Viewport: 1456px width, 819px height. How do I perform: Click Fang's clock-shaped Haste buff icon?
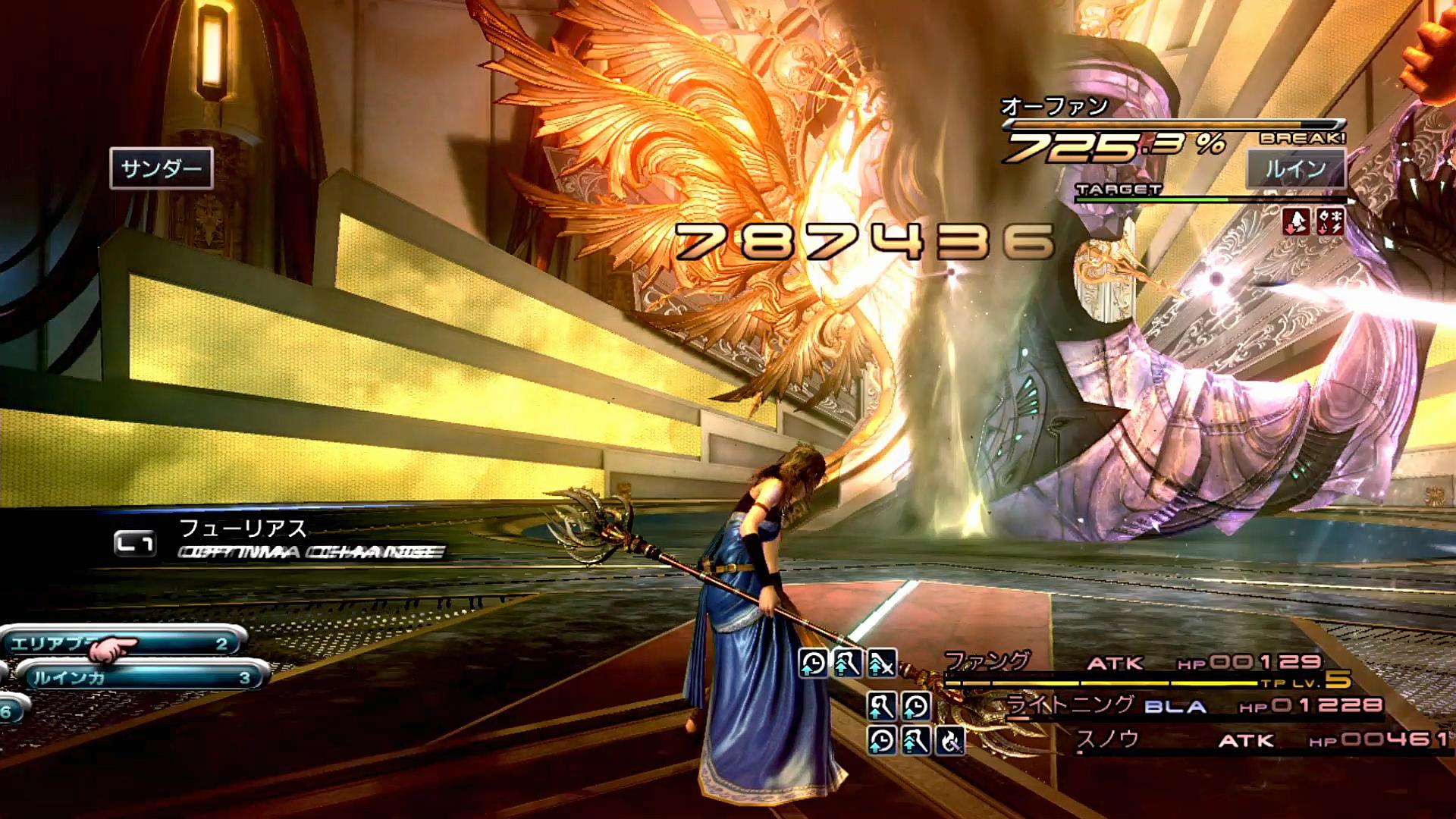click(x=813, y=664)
